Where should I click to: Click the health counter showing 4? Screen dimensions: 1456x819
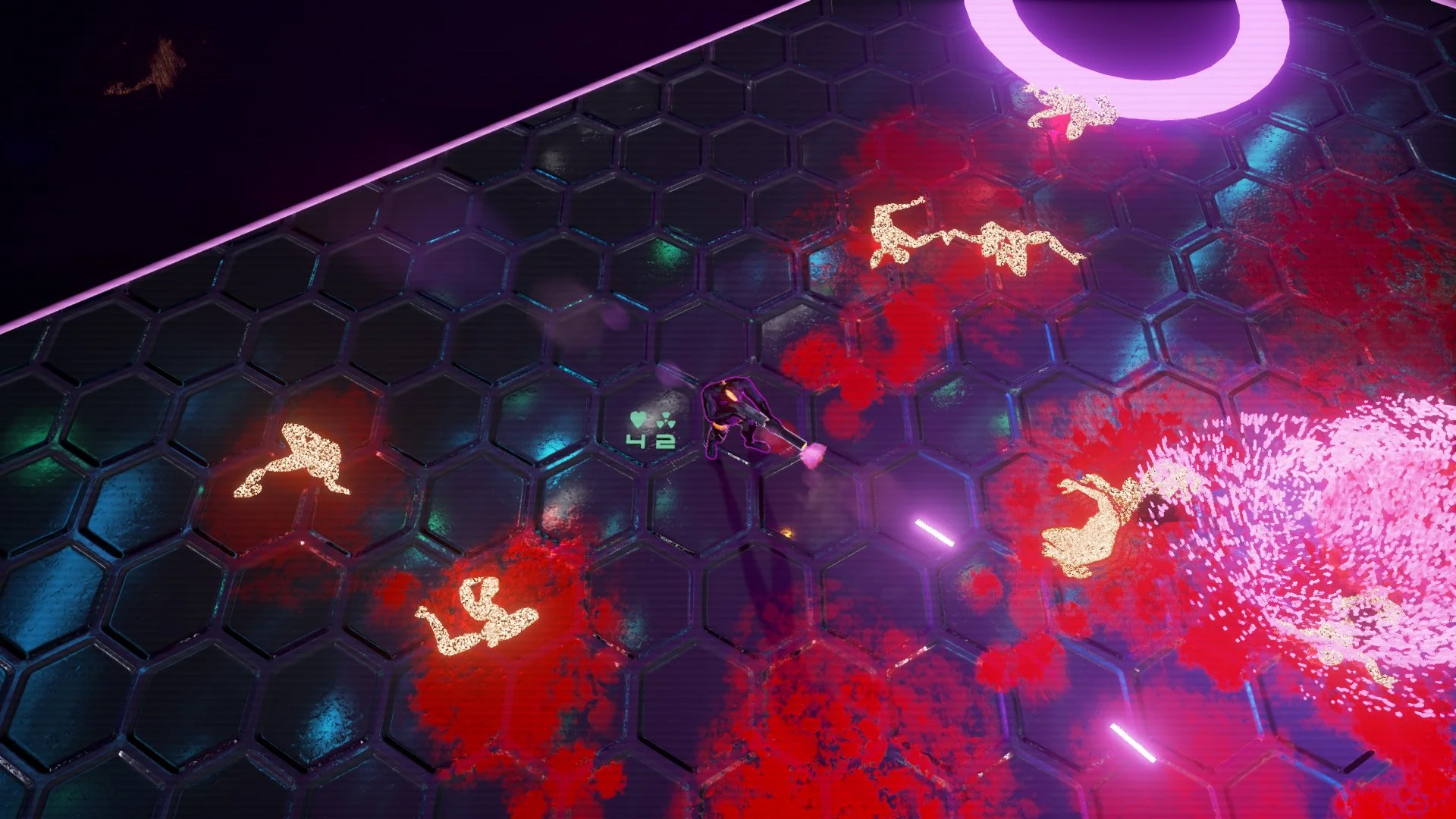pos(635,441)
